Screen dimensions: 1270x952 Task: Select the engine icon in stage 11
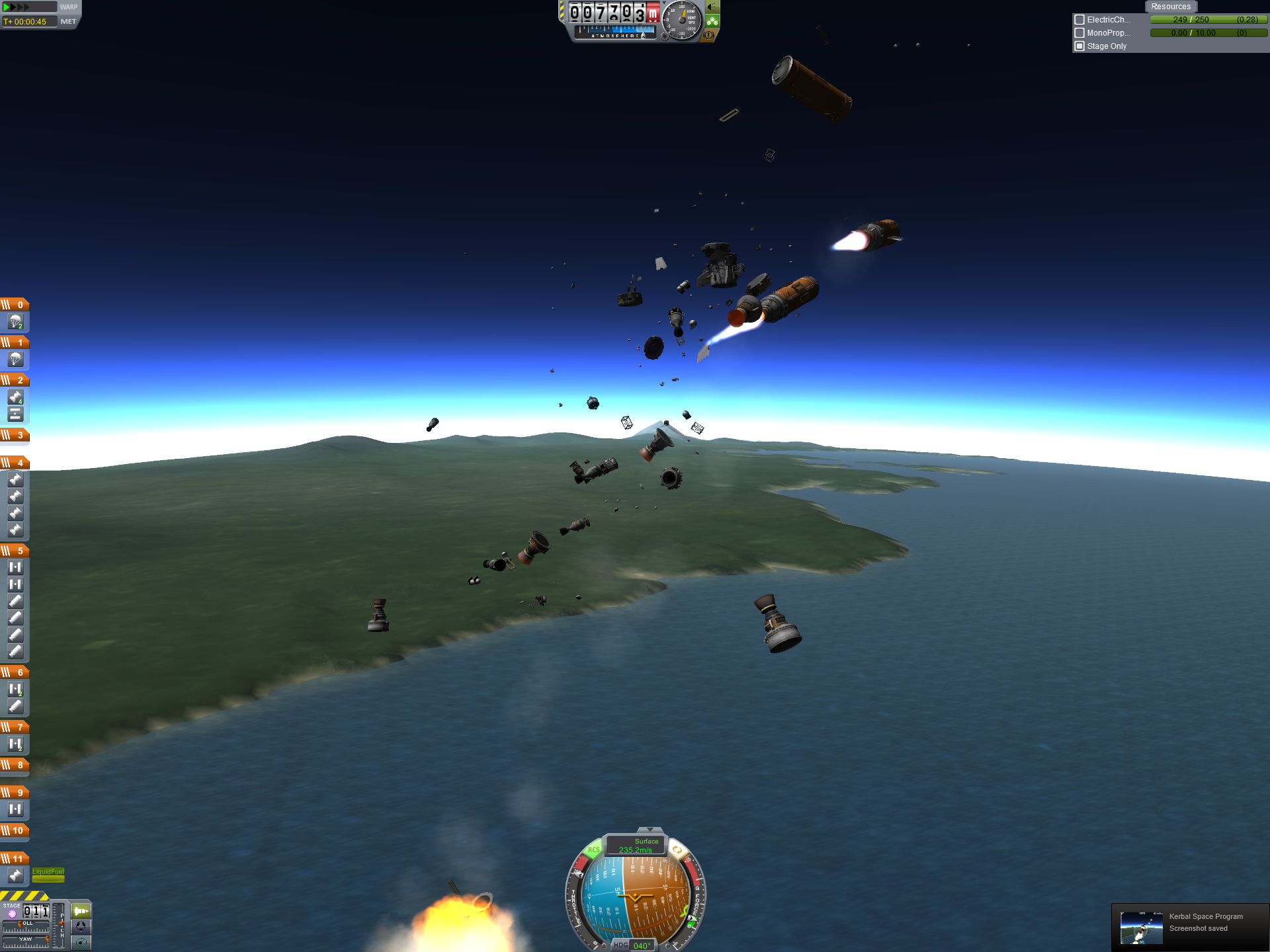(x=15, y=875)
